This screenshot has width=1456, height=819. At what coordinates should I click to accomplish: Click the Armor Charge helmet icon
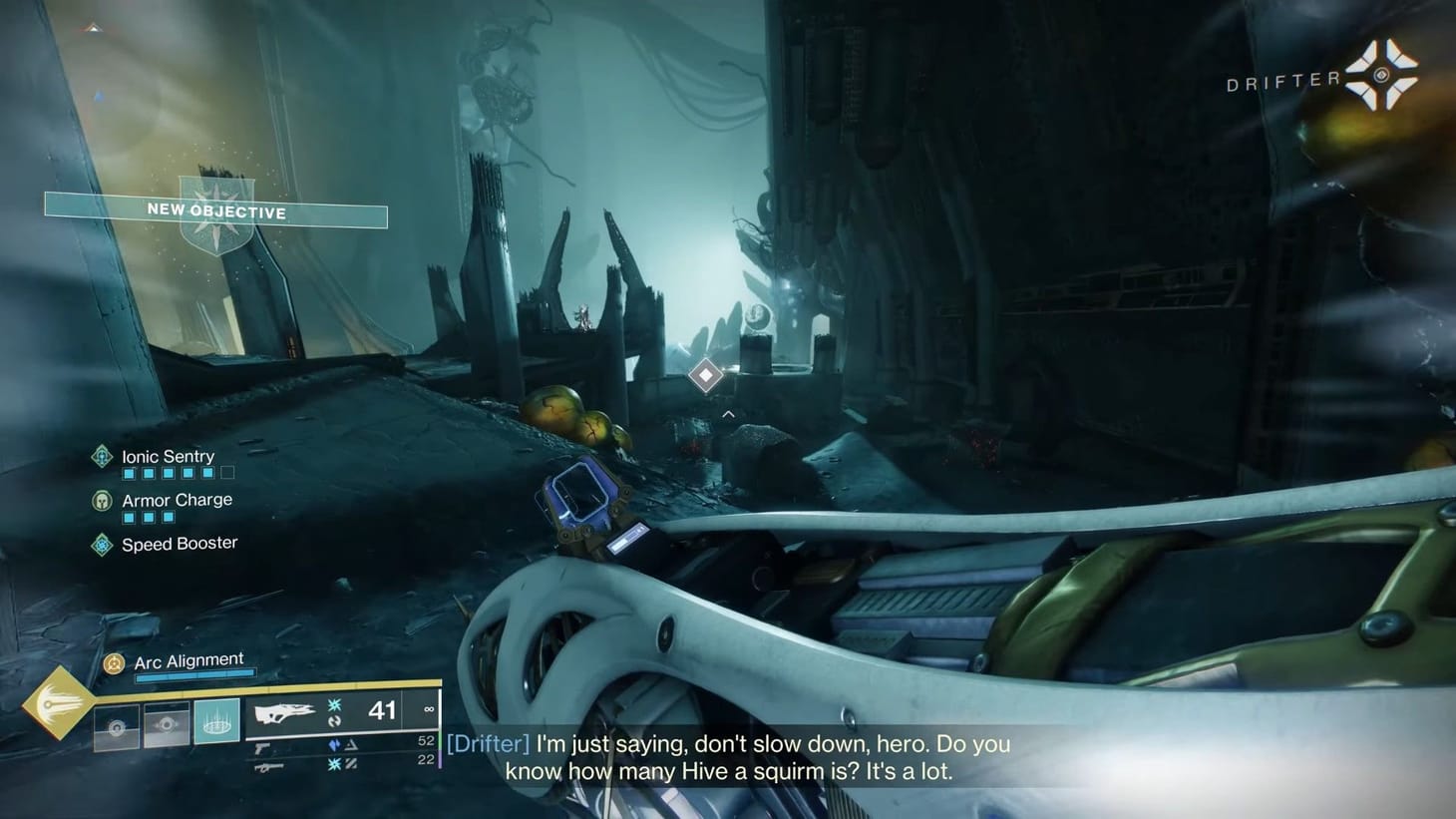pyautogui.click(x=103, y=500)
